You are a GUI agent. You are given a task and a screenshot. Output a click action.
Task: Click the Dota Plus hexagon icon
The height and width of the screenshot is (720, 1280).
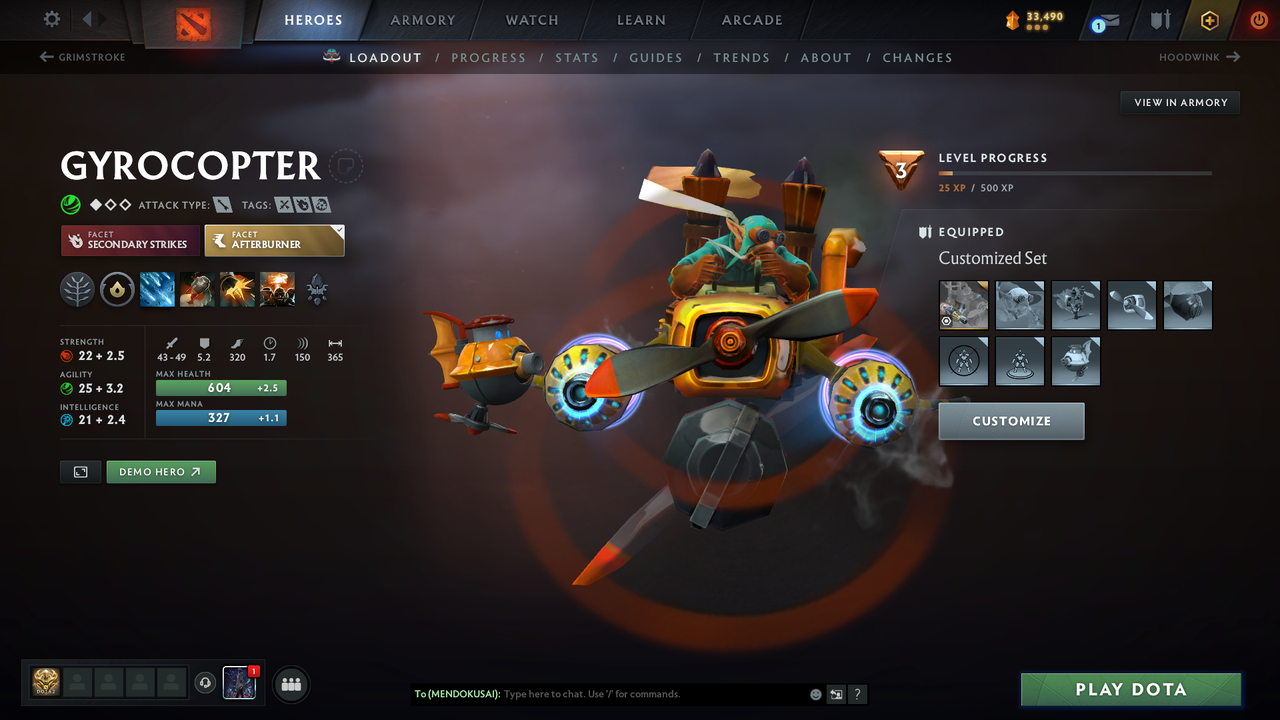(1210, 20)
